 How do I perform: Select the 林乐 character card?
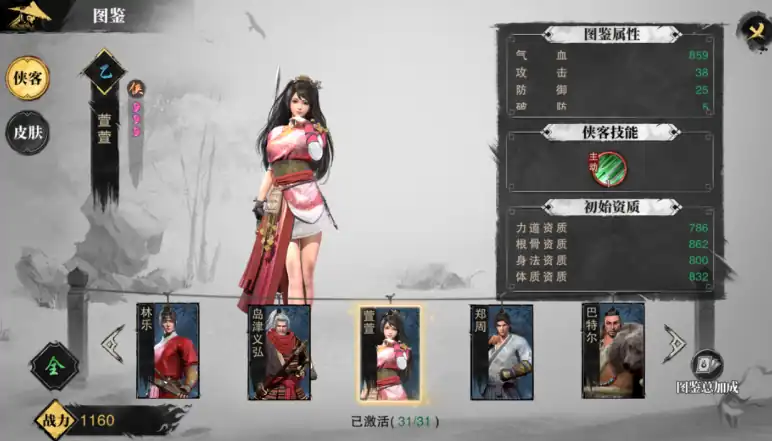(x=167, y=352)
